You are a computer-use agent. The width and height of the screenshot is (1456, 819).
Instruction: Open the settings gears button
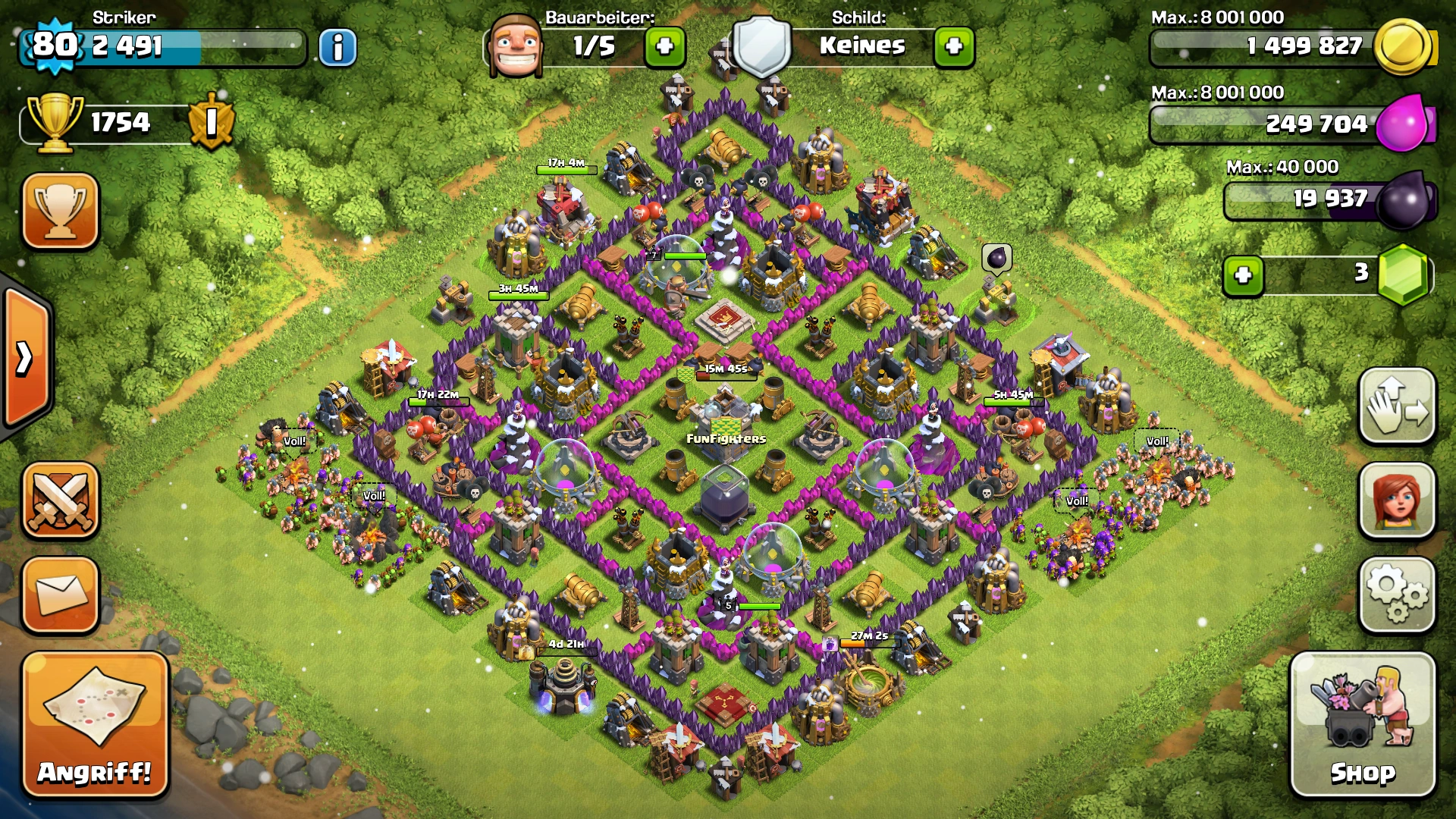coord(1397,595)
